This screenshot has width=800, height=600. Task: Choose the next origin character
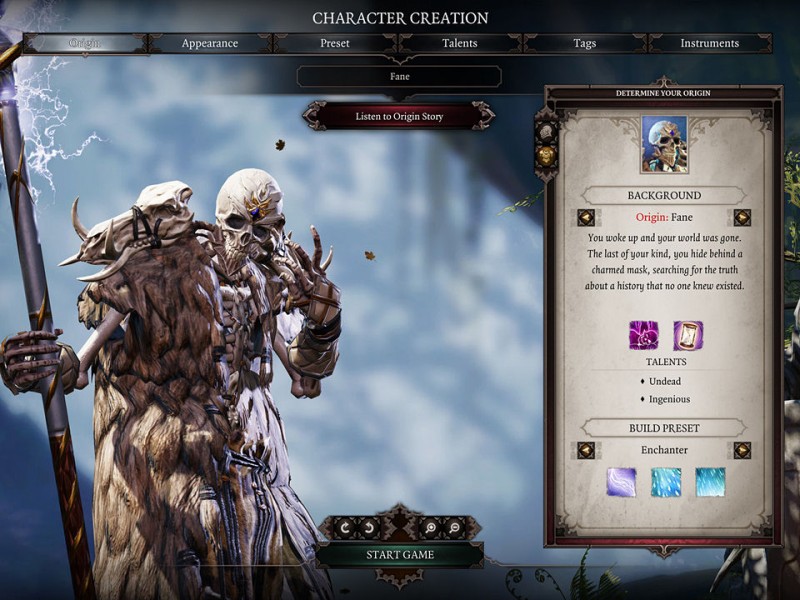coord(742,218)
